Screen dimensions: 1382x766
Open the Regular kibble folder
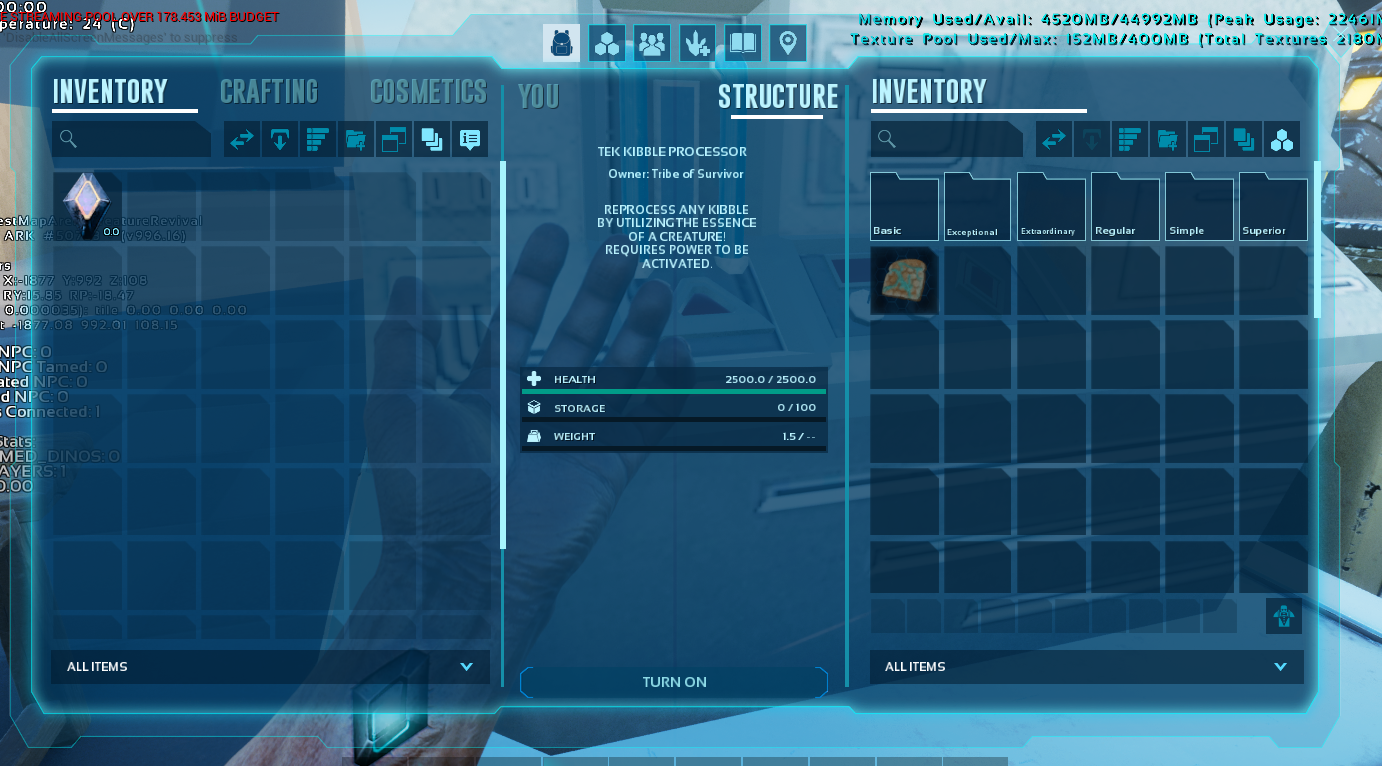1125,206
